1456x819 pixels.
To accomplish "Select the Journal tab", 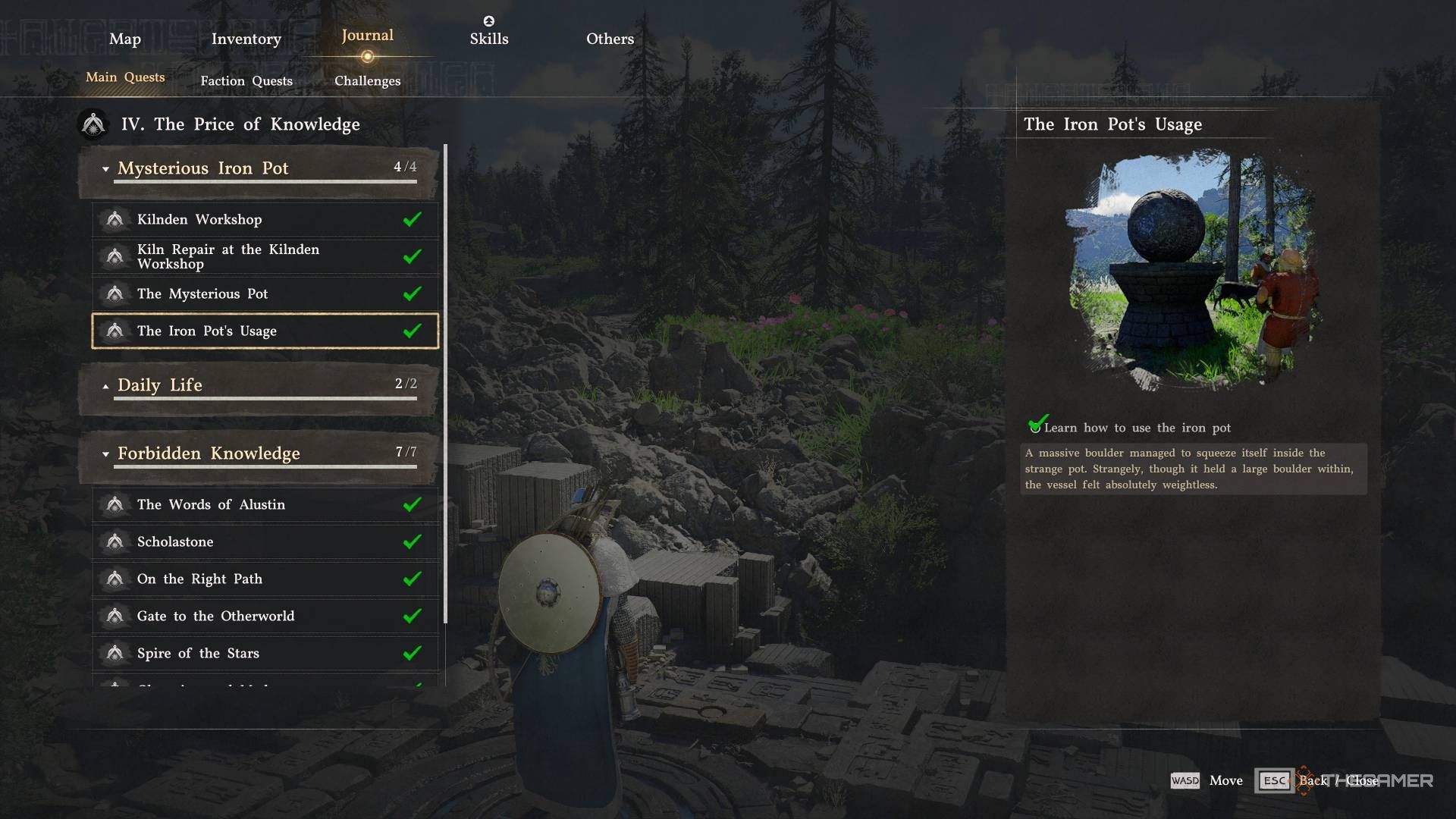I will [367, 36].
